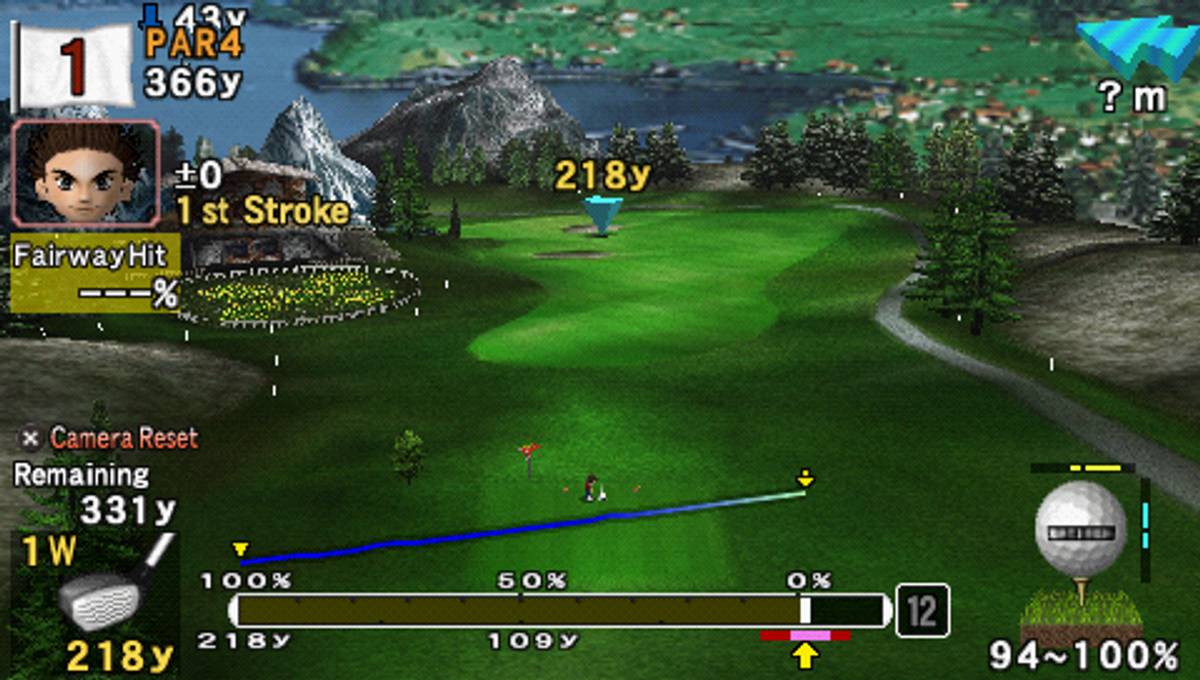
Task: Click the yellow impact arrow under gauge
Action: (x=805, y=655)
